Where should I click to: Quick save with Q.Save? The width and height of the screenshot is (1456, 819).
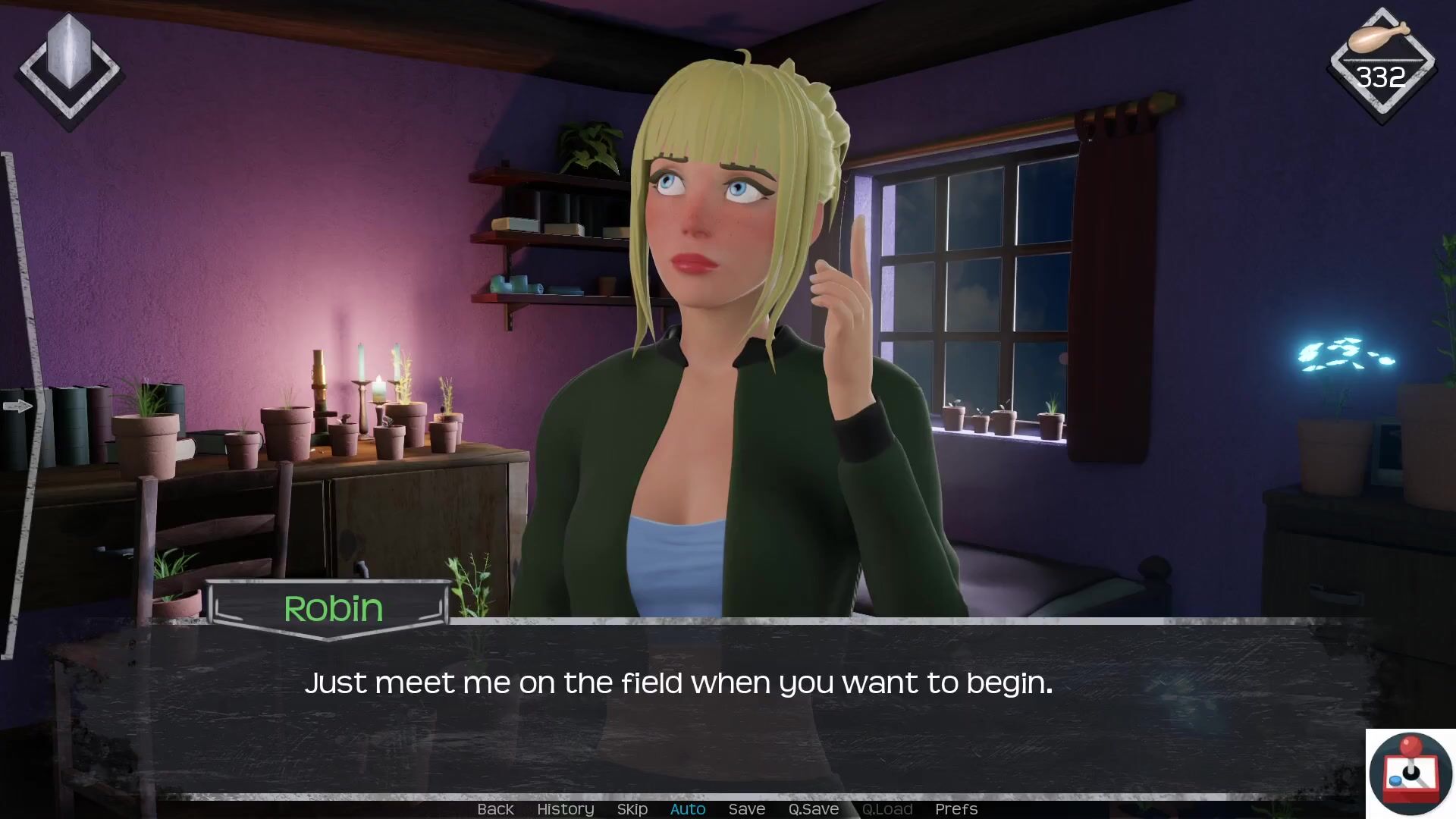pos(813,809)
